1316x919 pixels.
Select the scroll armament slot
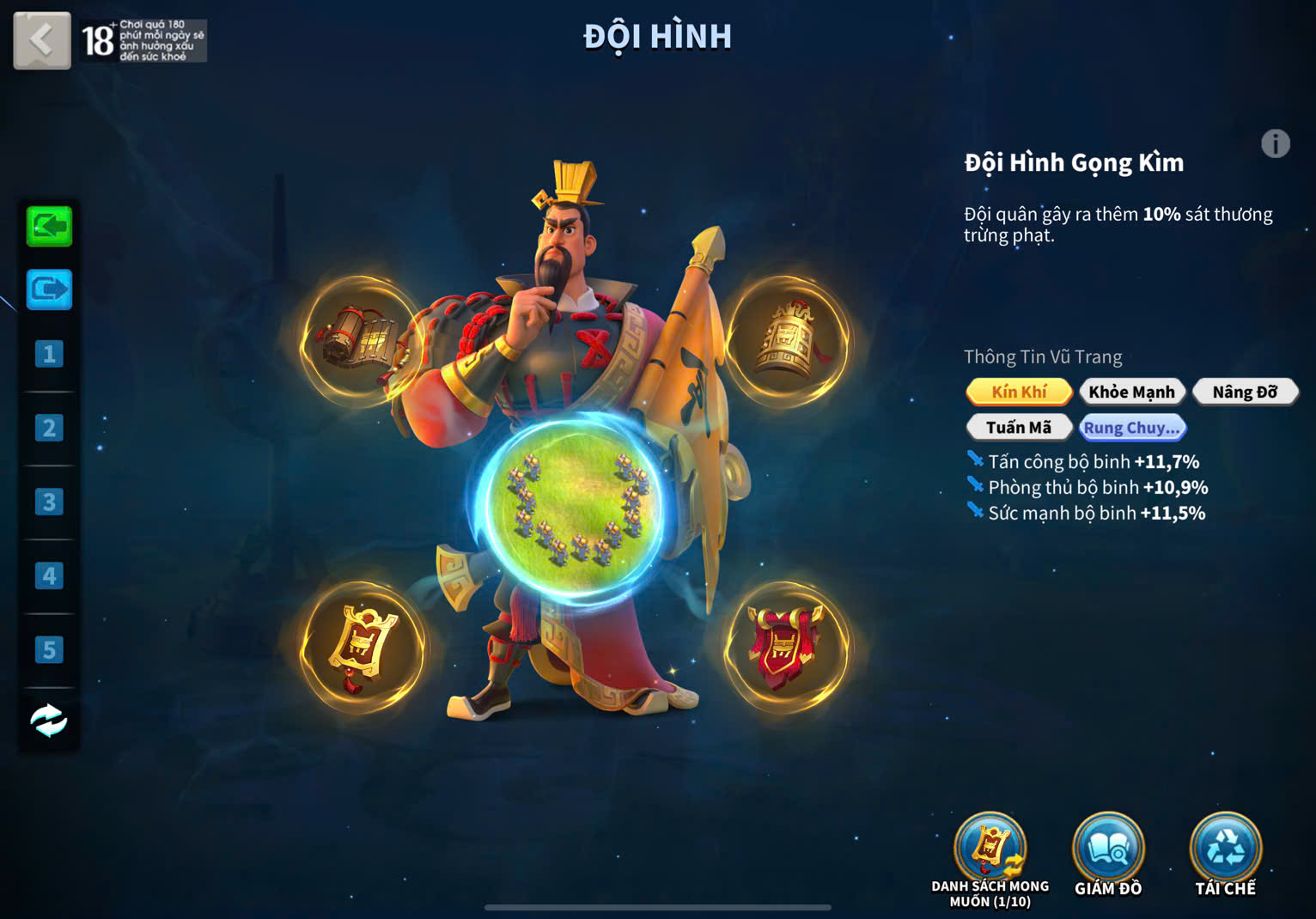click(361, 340)
